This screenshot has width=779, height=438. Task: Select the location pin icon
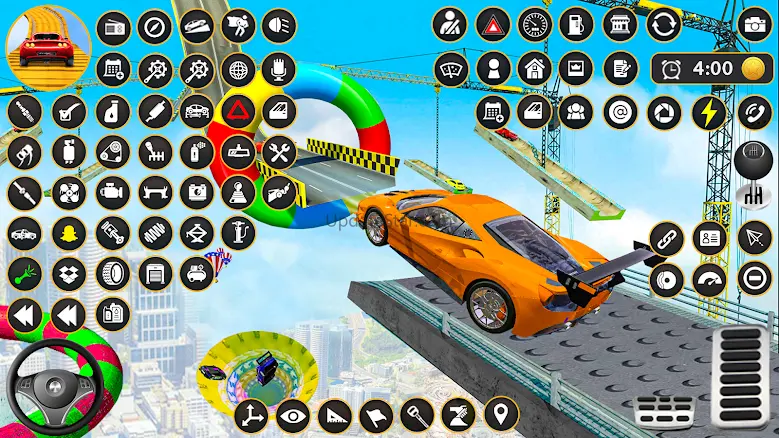(x=501, y=414)
